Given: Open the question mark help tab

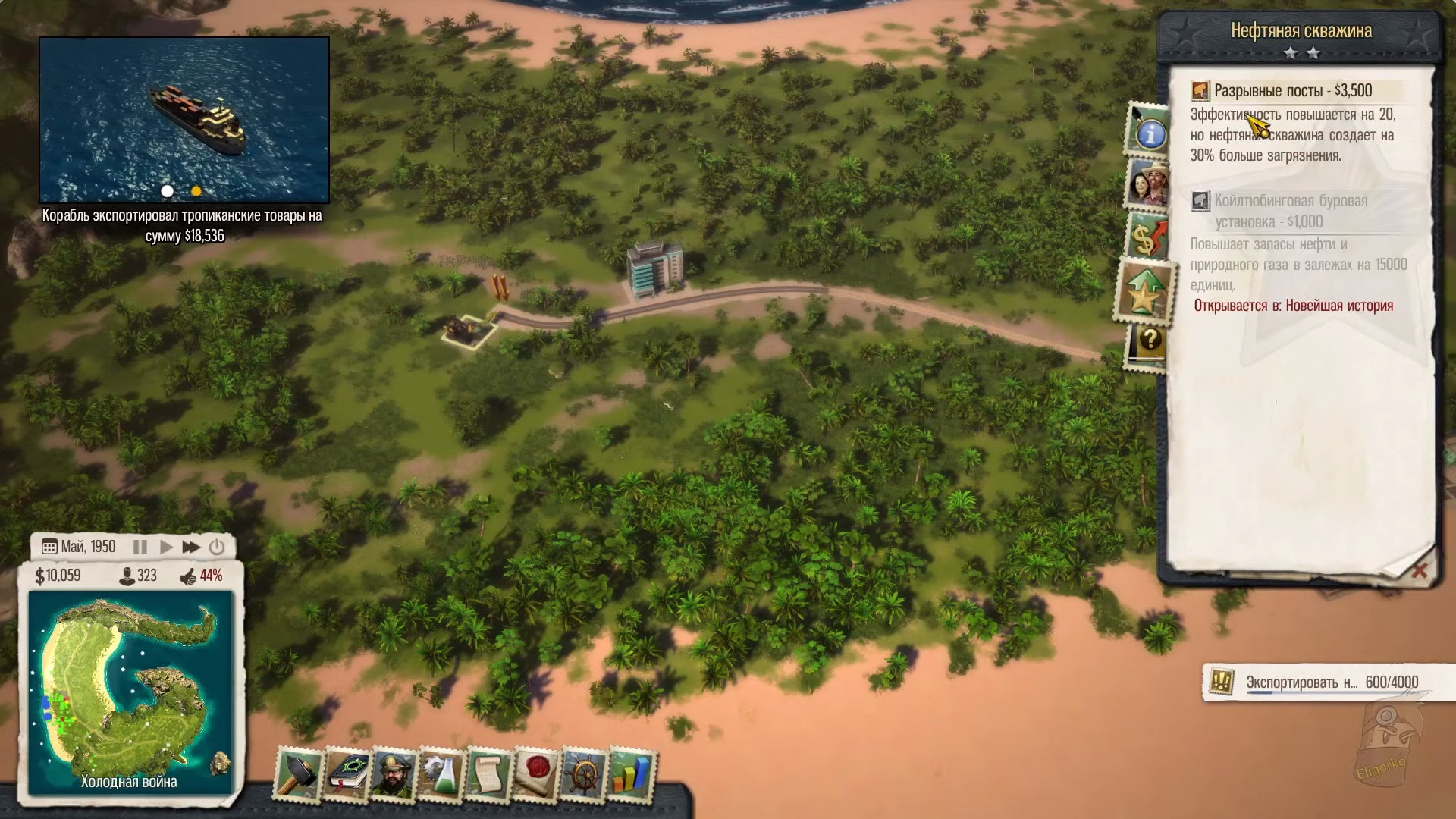Looking at the screenshot, I should pyautogui.click(x=1149, y=343).
